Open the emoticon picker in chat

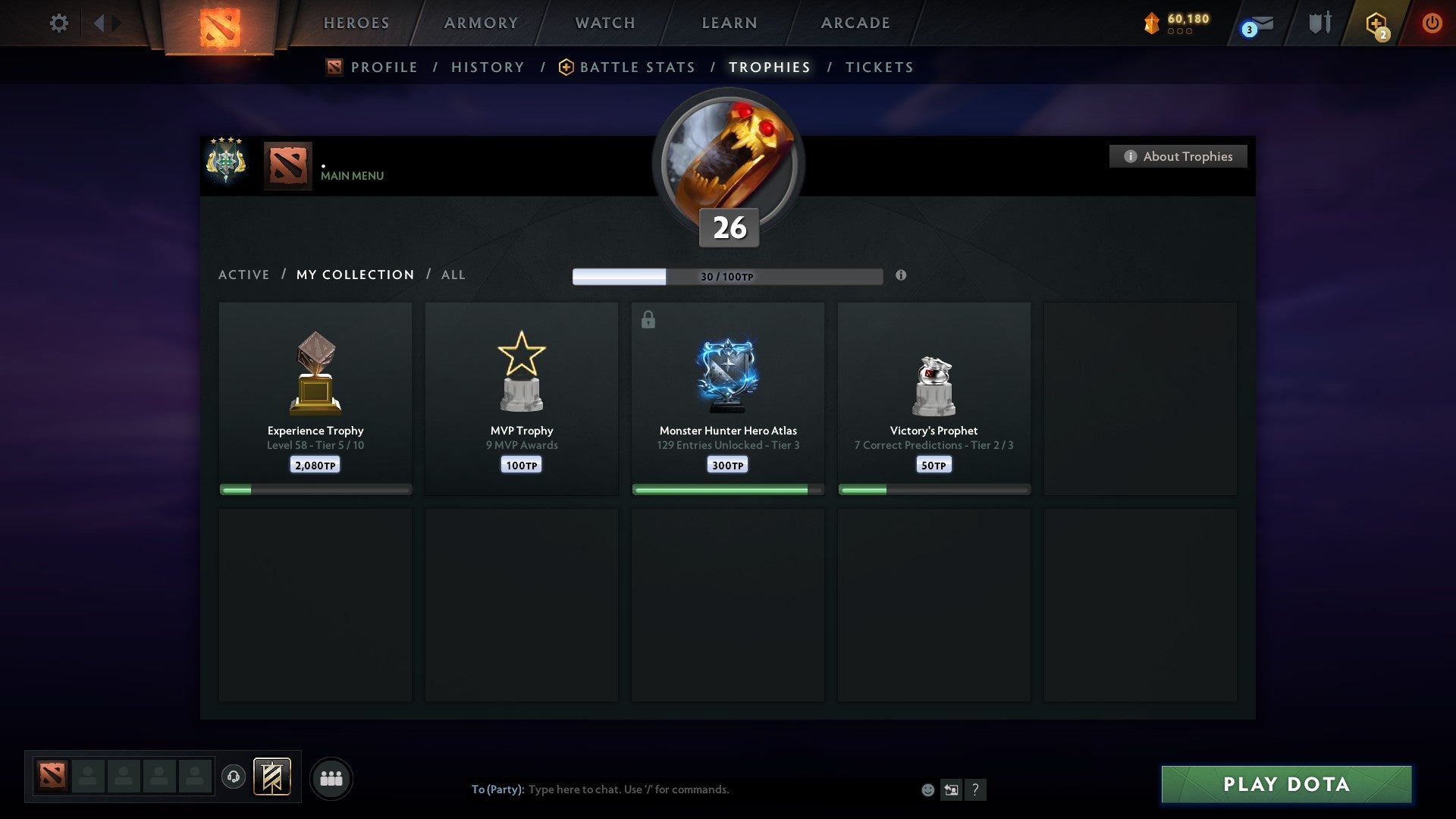(927, 789)
